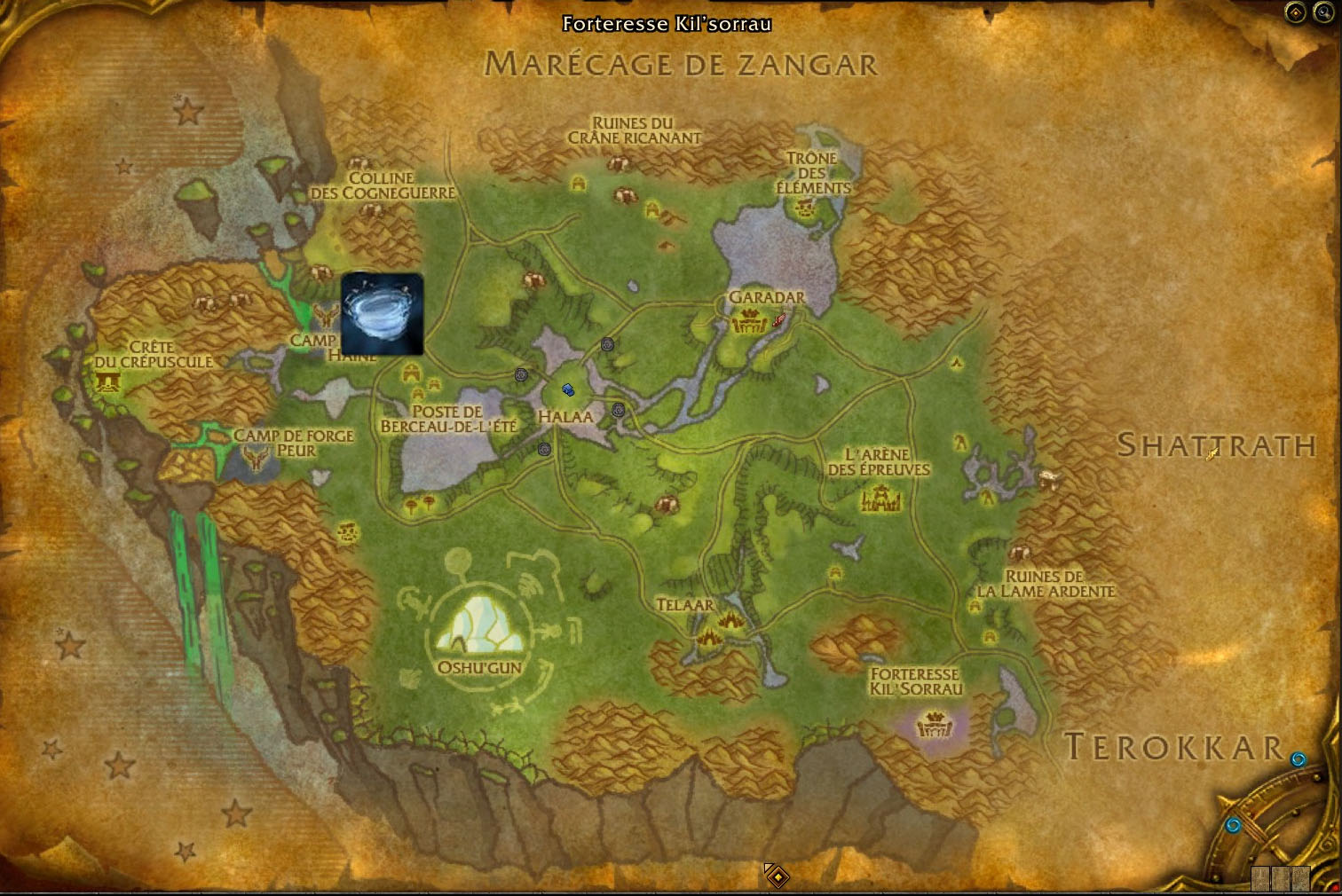1342x896 pixels.
Task: Click the lower blue swirl icon on the compass rose
Action: [x=1235, y=823]
